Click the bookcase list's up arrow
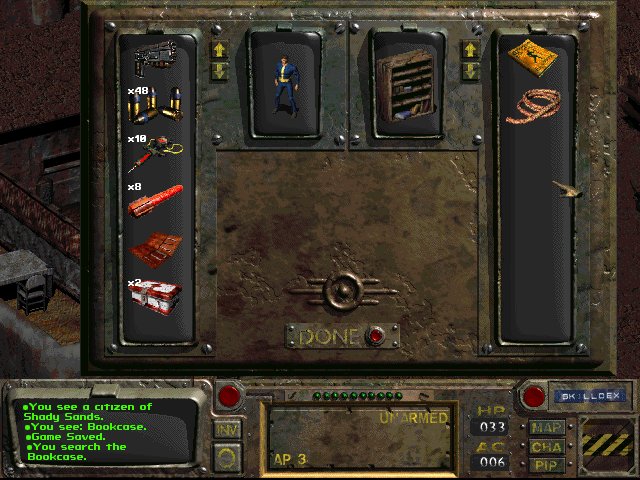Viewport: 640px width, 480px height. [x=469, y=50]
